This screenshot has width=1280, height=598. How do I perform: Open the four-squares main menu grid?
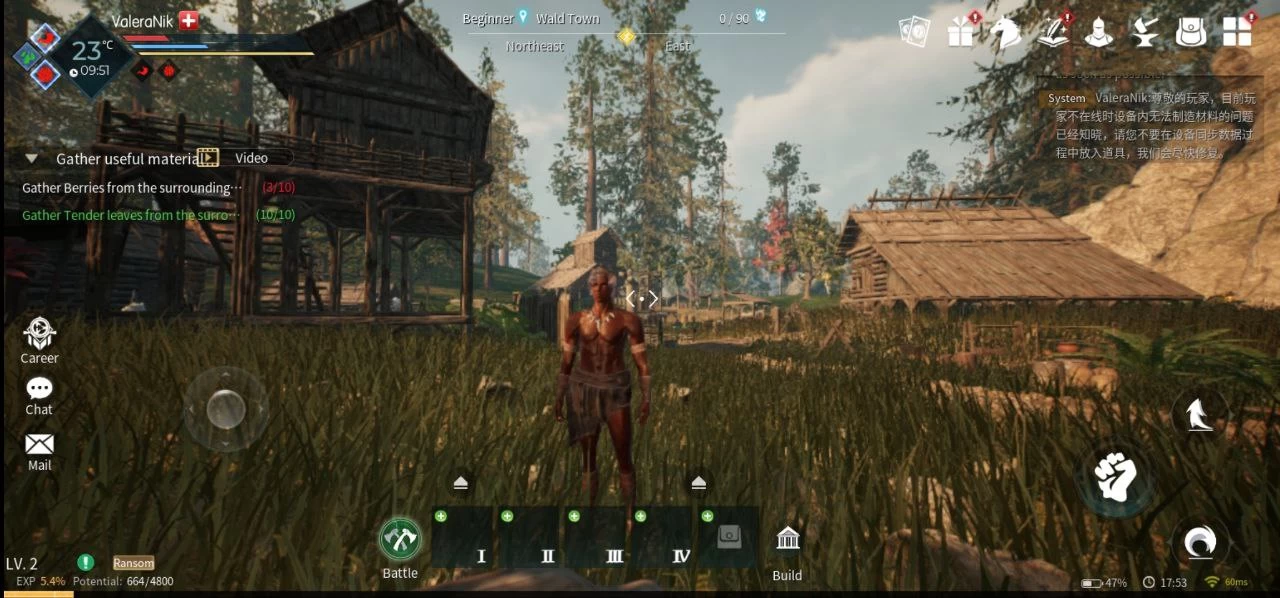[x=1237, y=32]
